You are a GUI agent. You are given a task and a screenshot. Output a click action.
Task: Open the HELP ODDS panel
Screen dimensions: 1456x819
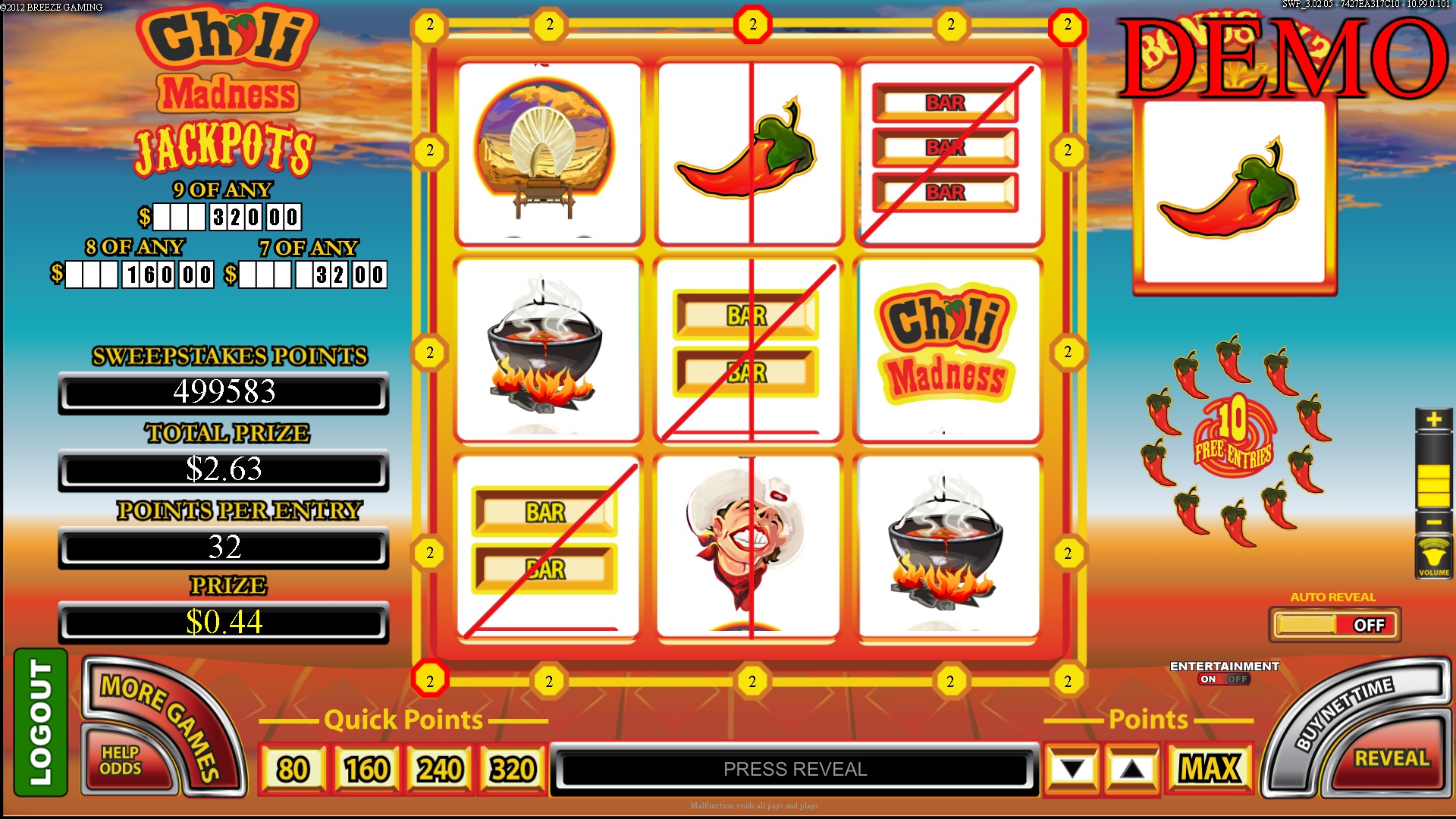[121, 758]
